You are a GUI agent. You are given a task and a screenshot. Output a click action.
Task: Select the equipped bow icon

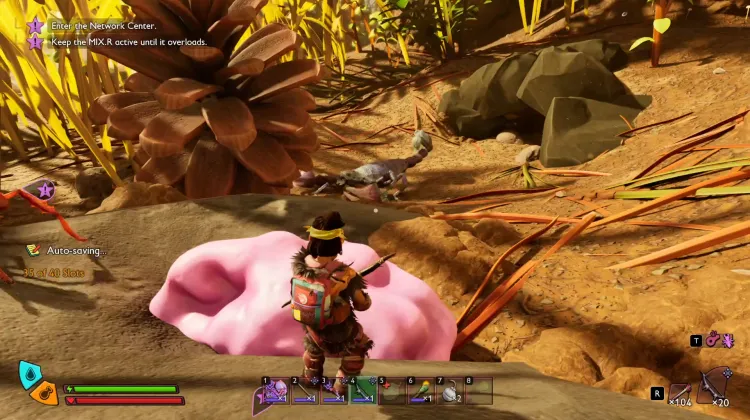[716, 386]
